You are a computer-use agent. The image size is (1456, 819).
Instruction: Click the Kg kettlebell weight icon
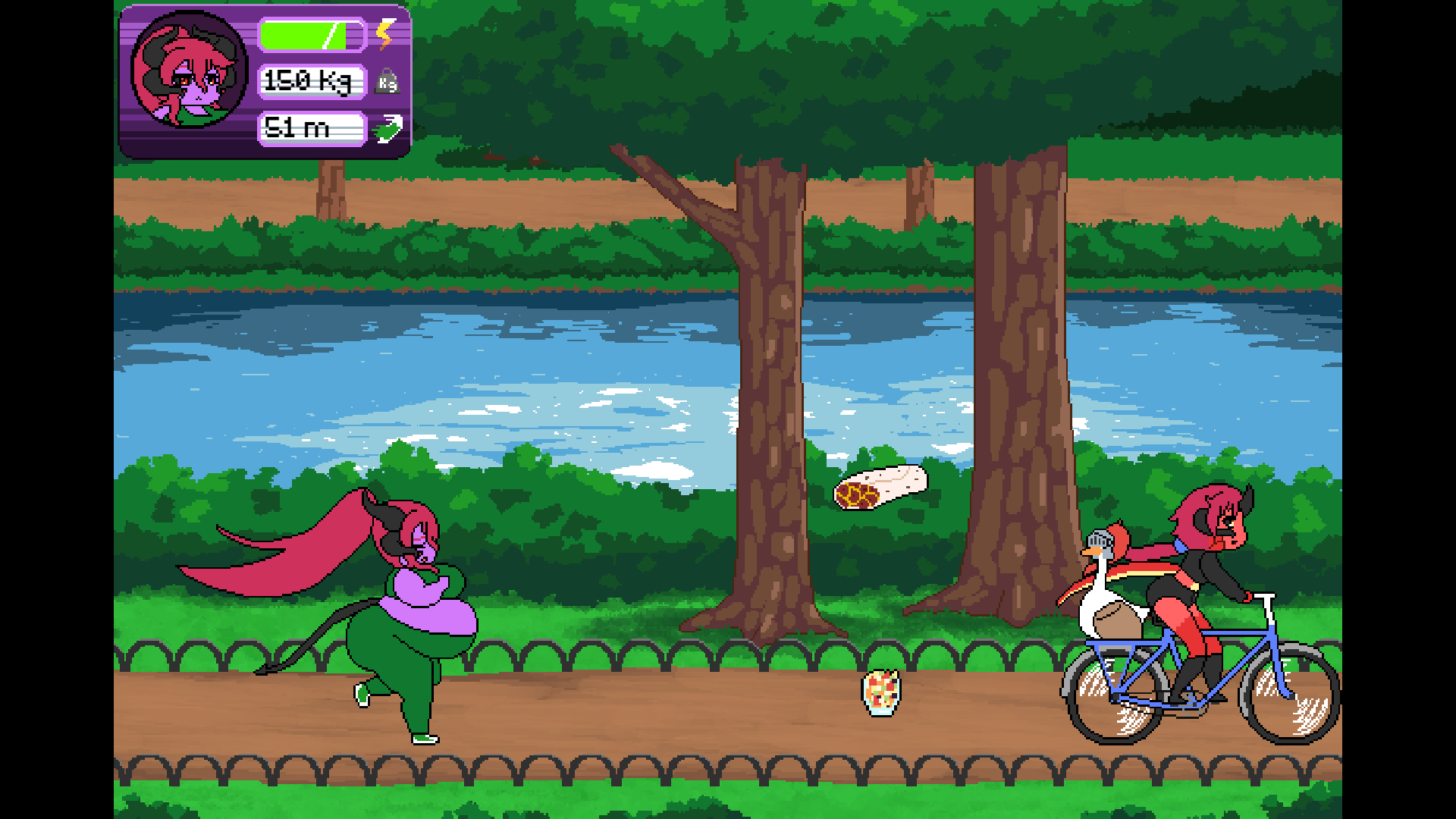[388, 82]
